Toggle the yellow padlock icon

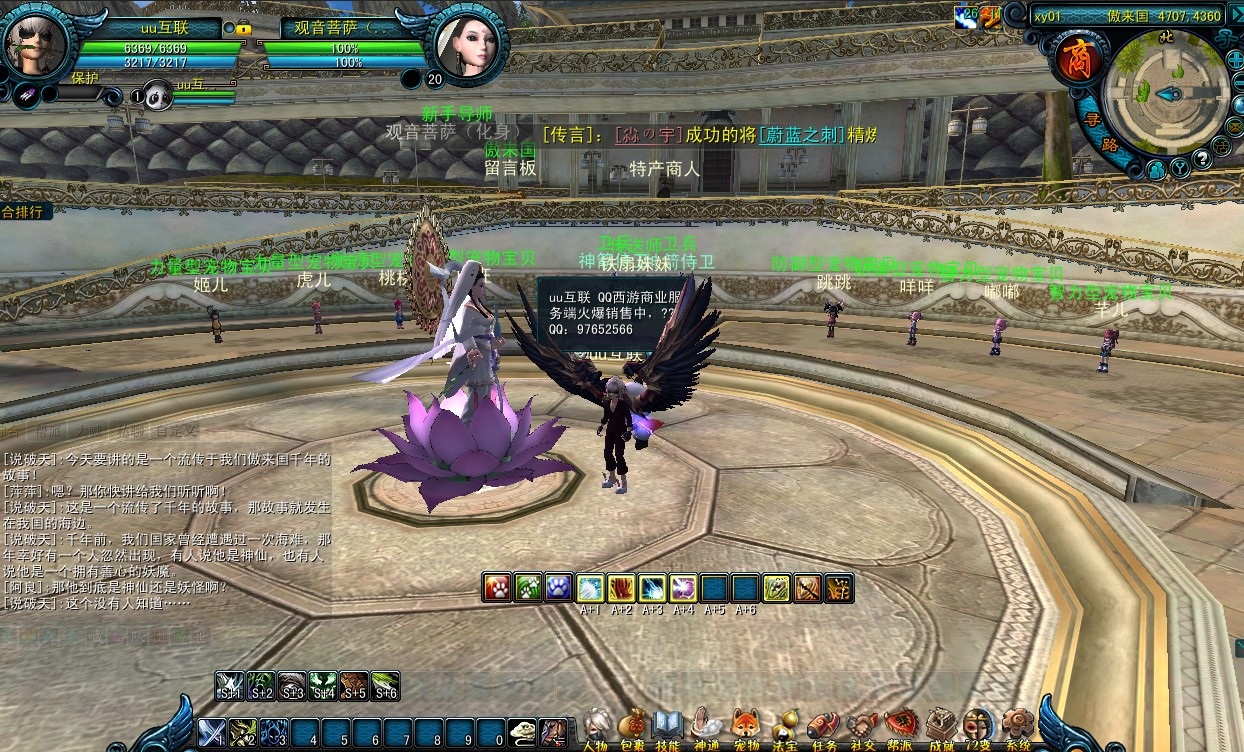(x=243, y=29)
